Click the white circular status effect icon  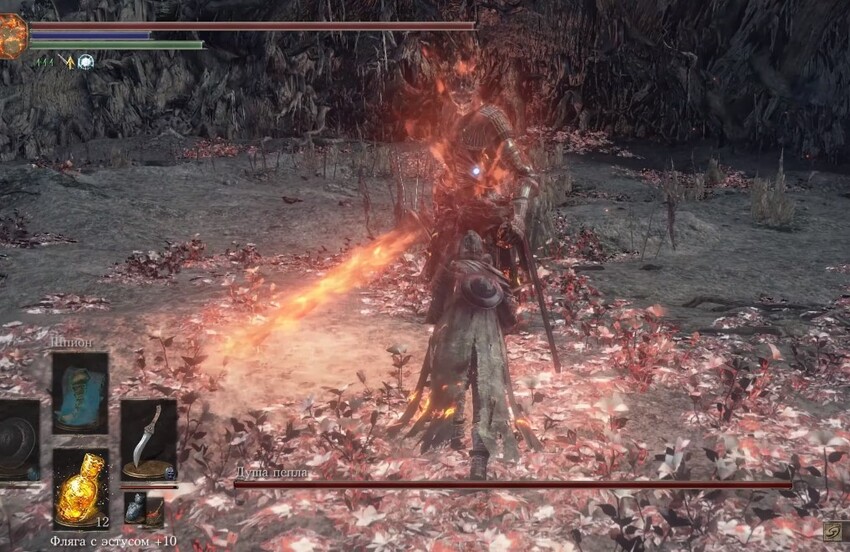pyautogui.click(x=85, y=62)
